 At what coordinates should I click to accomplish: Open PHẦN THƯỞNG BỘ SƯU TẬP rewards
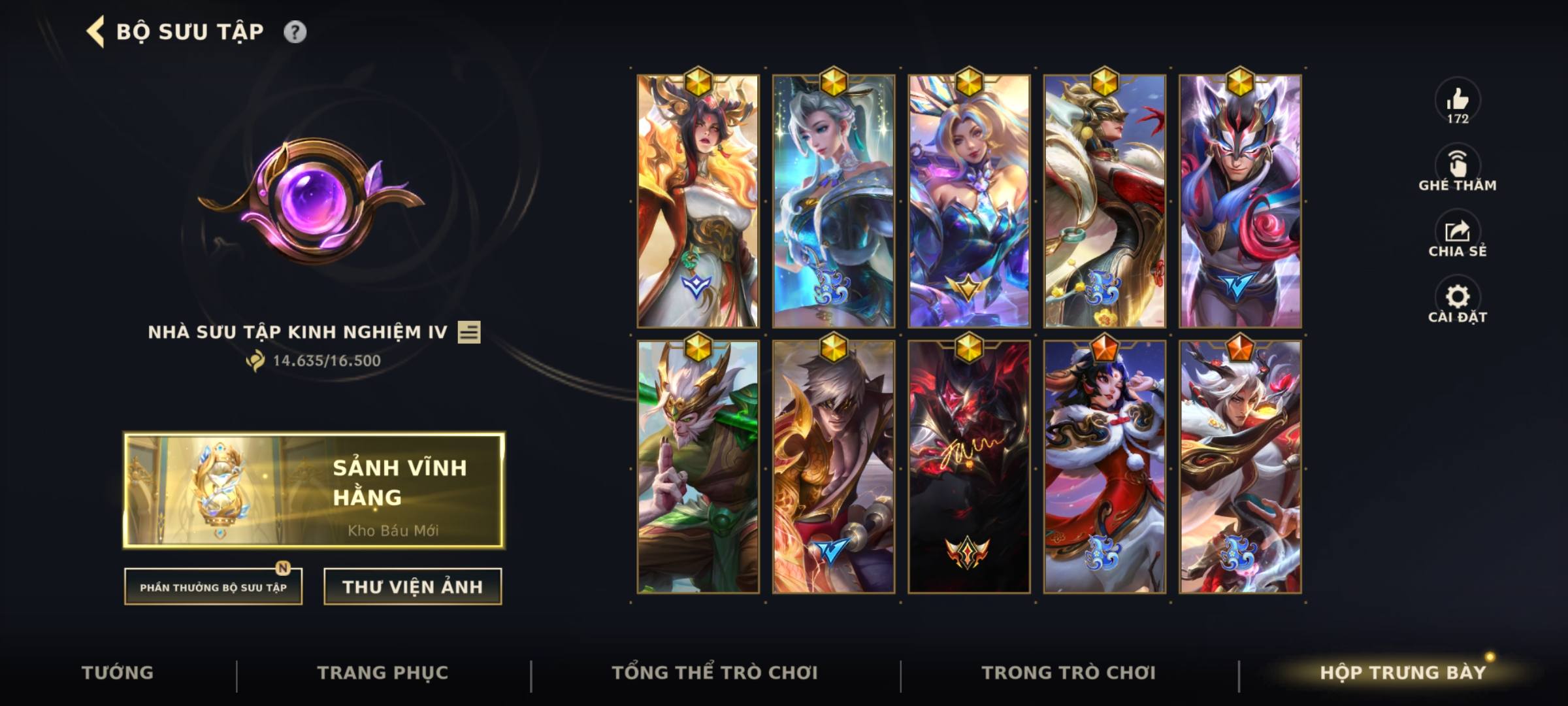[213, 587]
